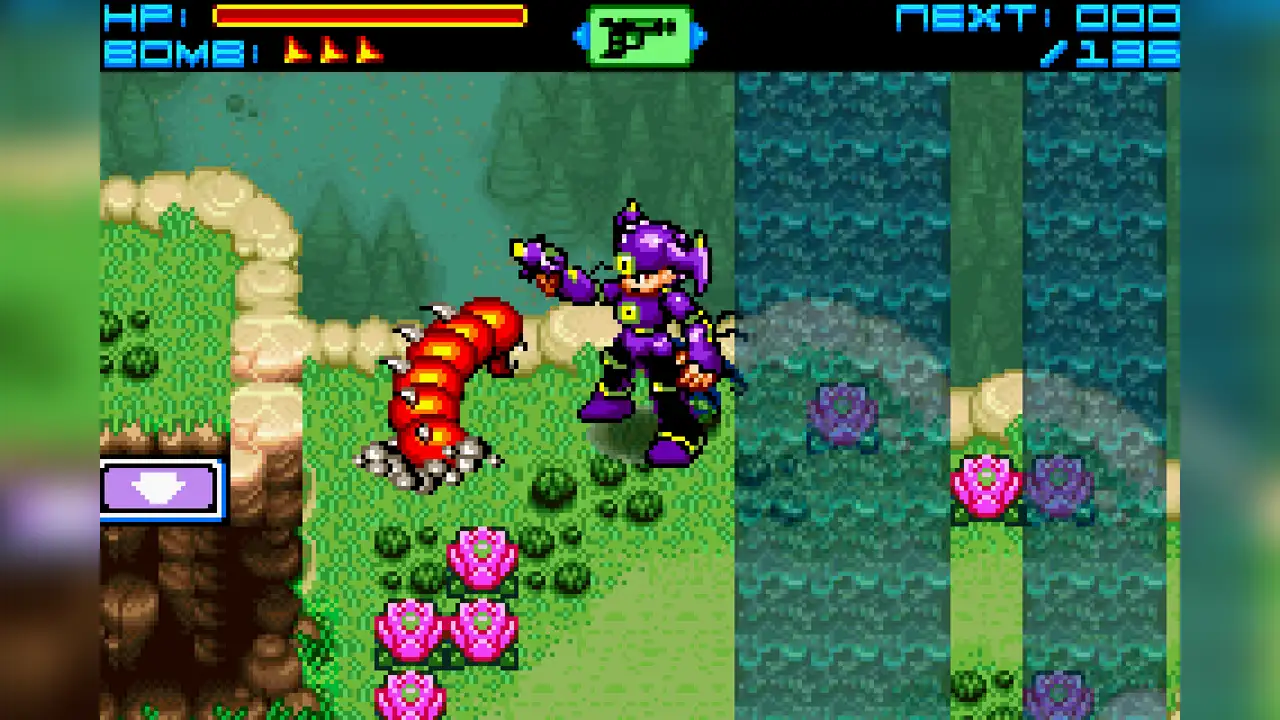This screenshot has height=720, width=1280.
Task: Click the white down arrow signpost
Action: click(x=160, y=488)
